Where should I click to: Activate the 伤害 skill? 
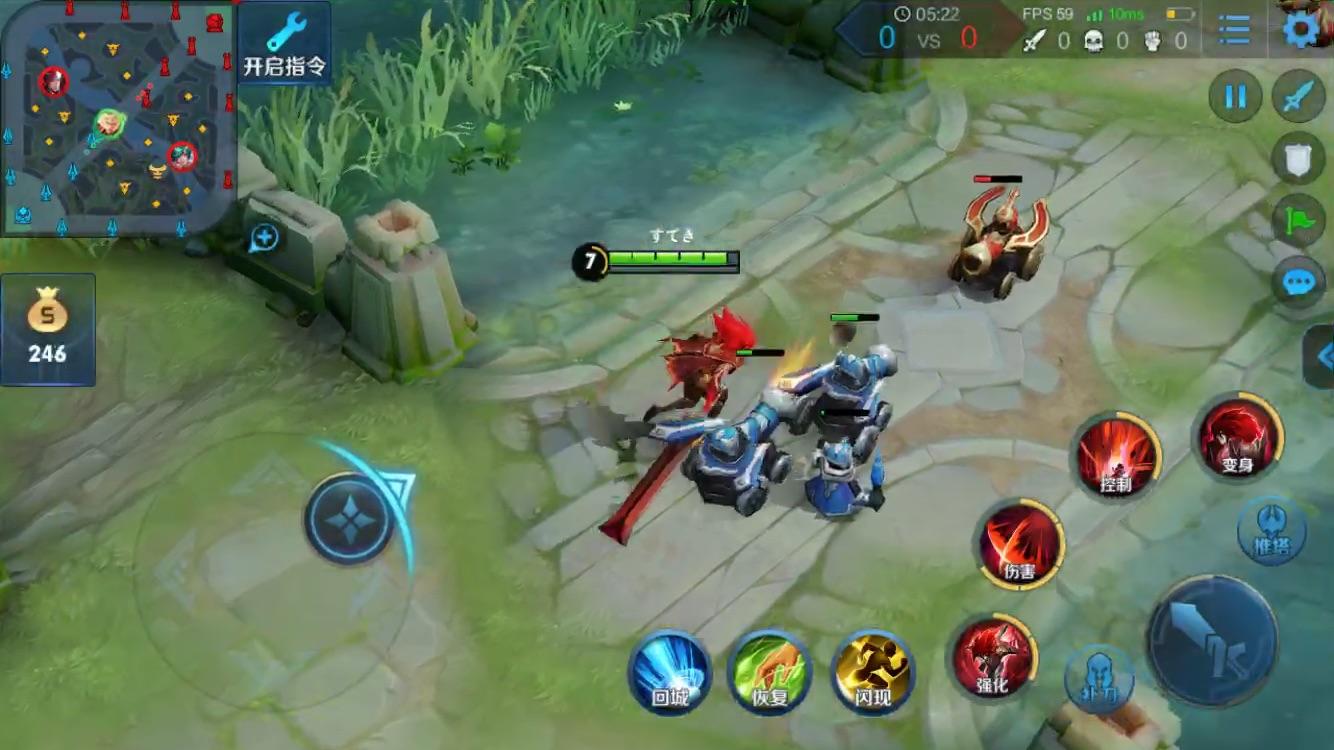[x=1019, y=545]
